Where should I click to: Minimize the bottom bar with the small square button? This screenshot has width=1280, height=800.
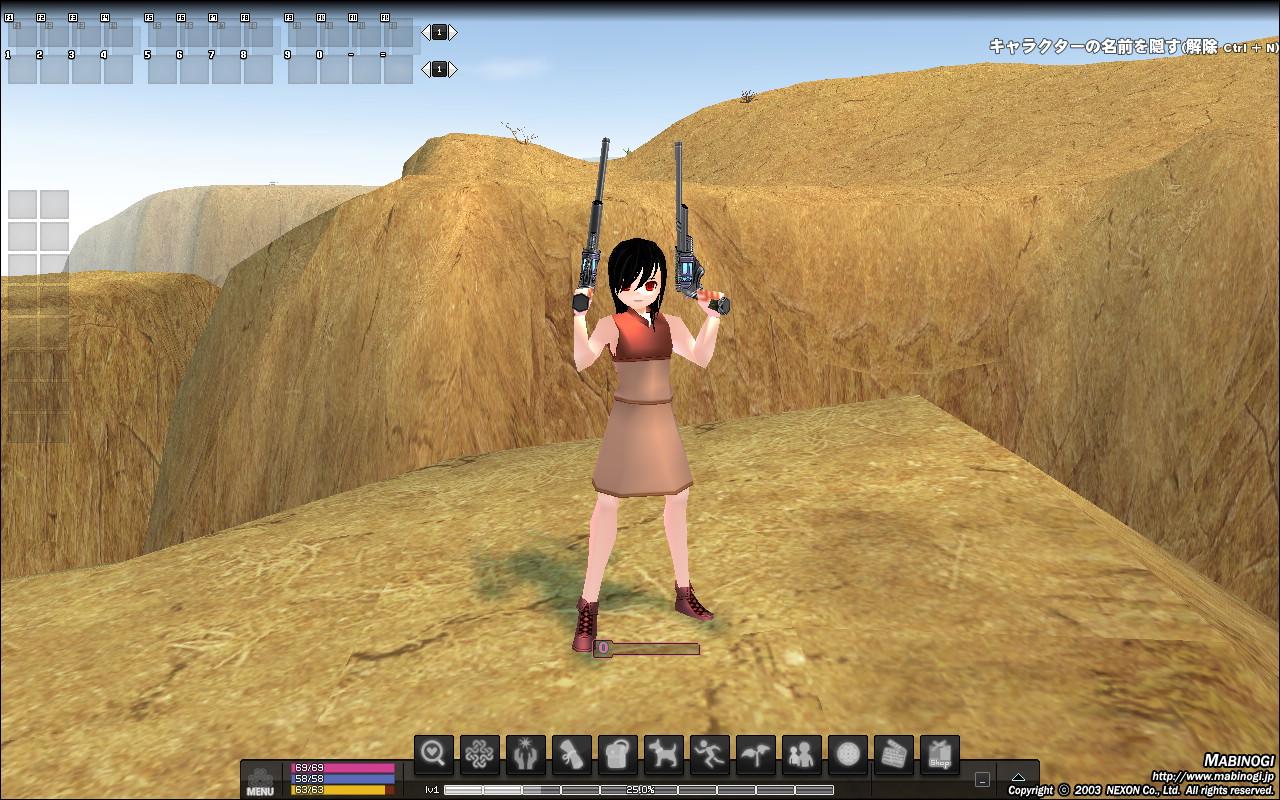[982, 780]
